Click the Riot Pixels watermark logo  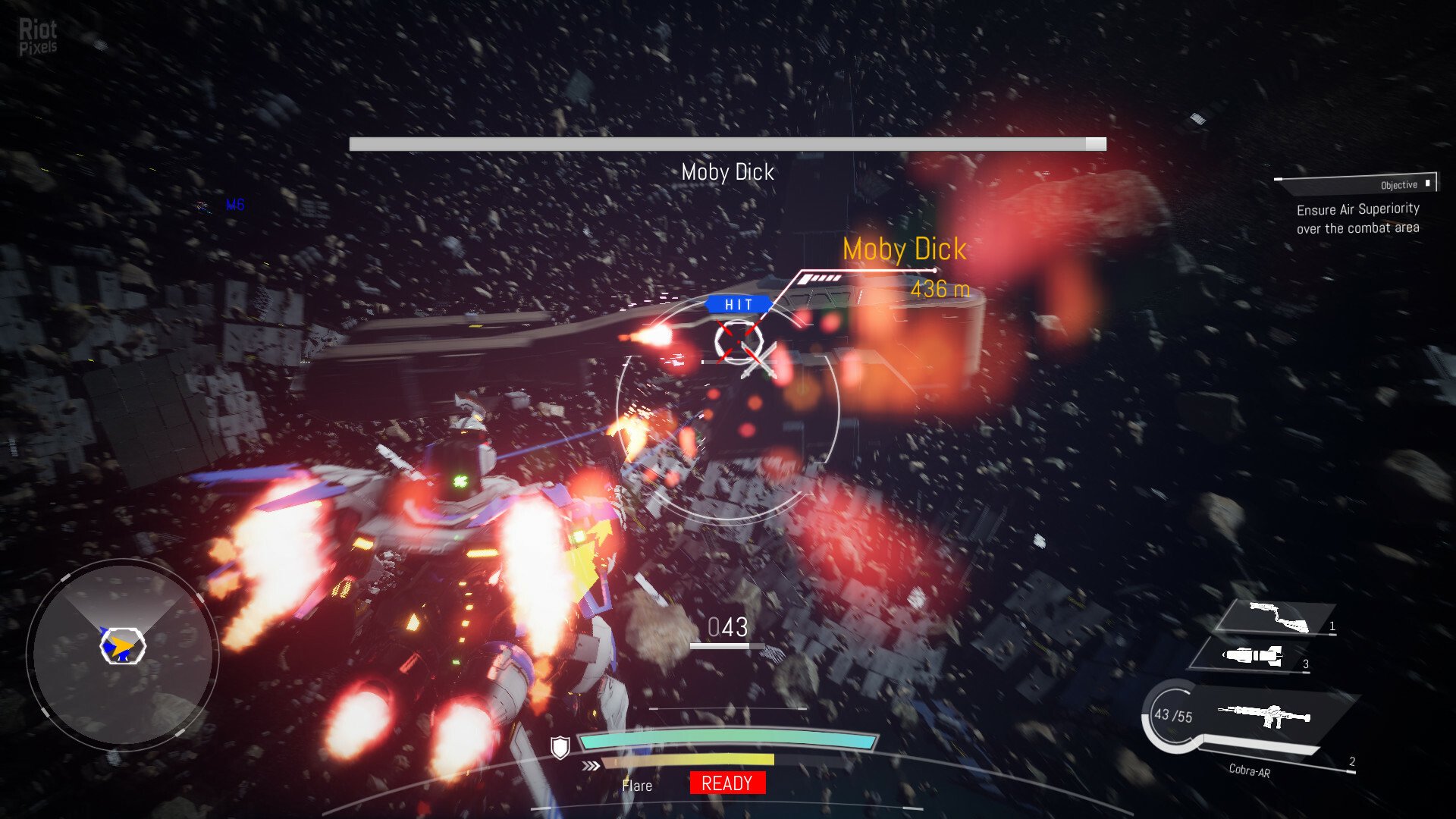38,36
